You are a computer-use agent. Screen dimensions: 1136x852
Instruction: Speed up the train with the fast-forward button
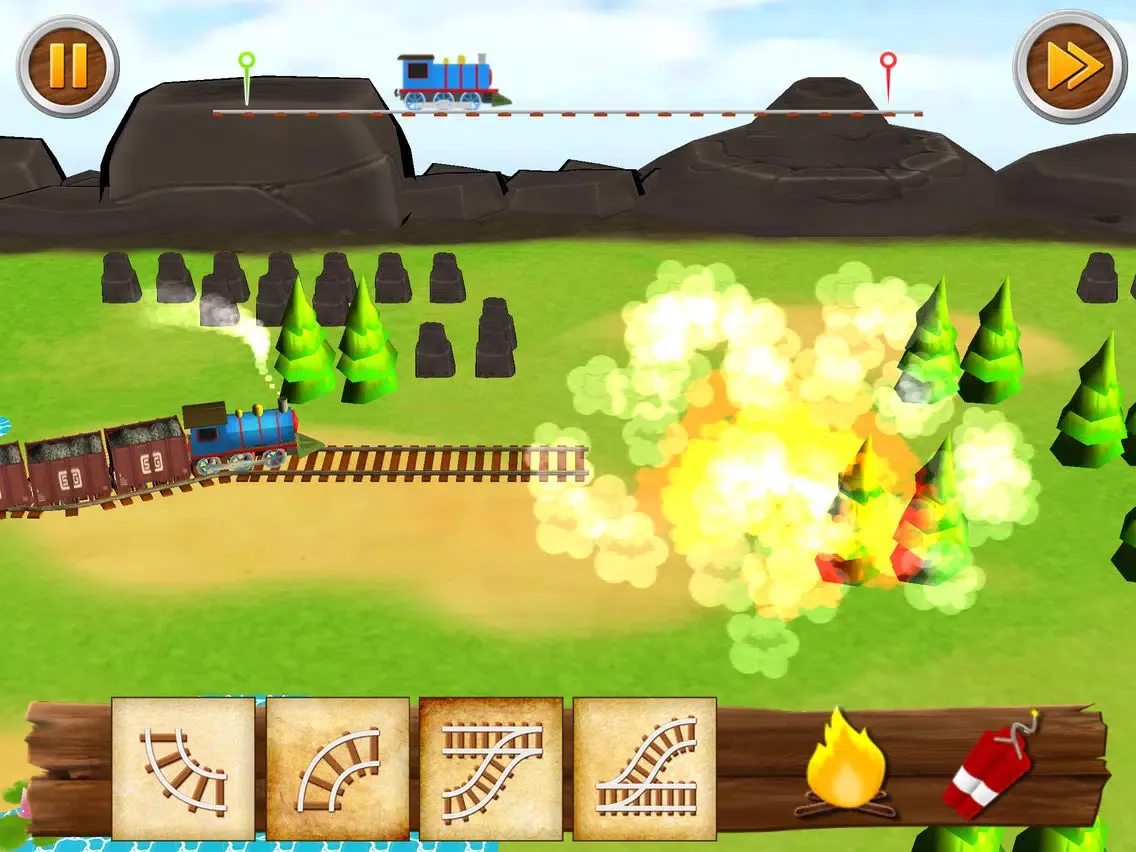[x=1070, y=66]
